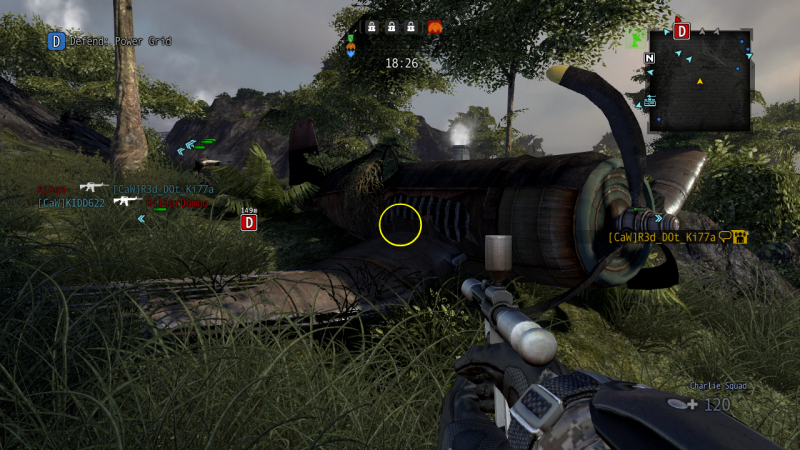Select the yellow [CaW]R3d_D0t_Ki77a name tag
This screenshot has width=800, height=450.
(x=662, y=237)
